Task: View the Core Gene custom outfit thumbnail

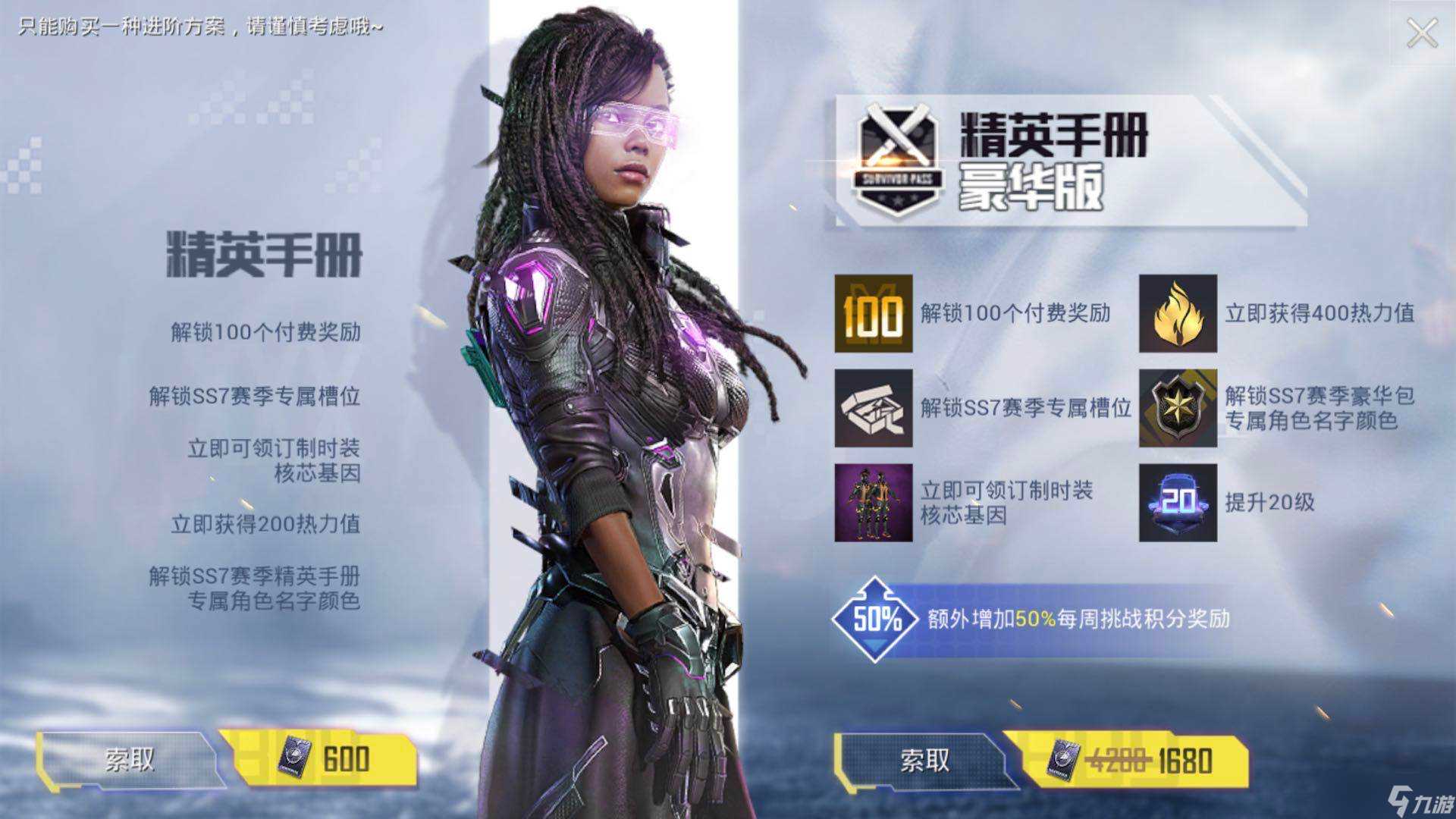Action: (873, 503)
